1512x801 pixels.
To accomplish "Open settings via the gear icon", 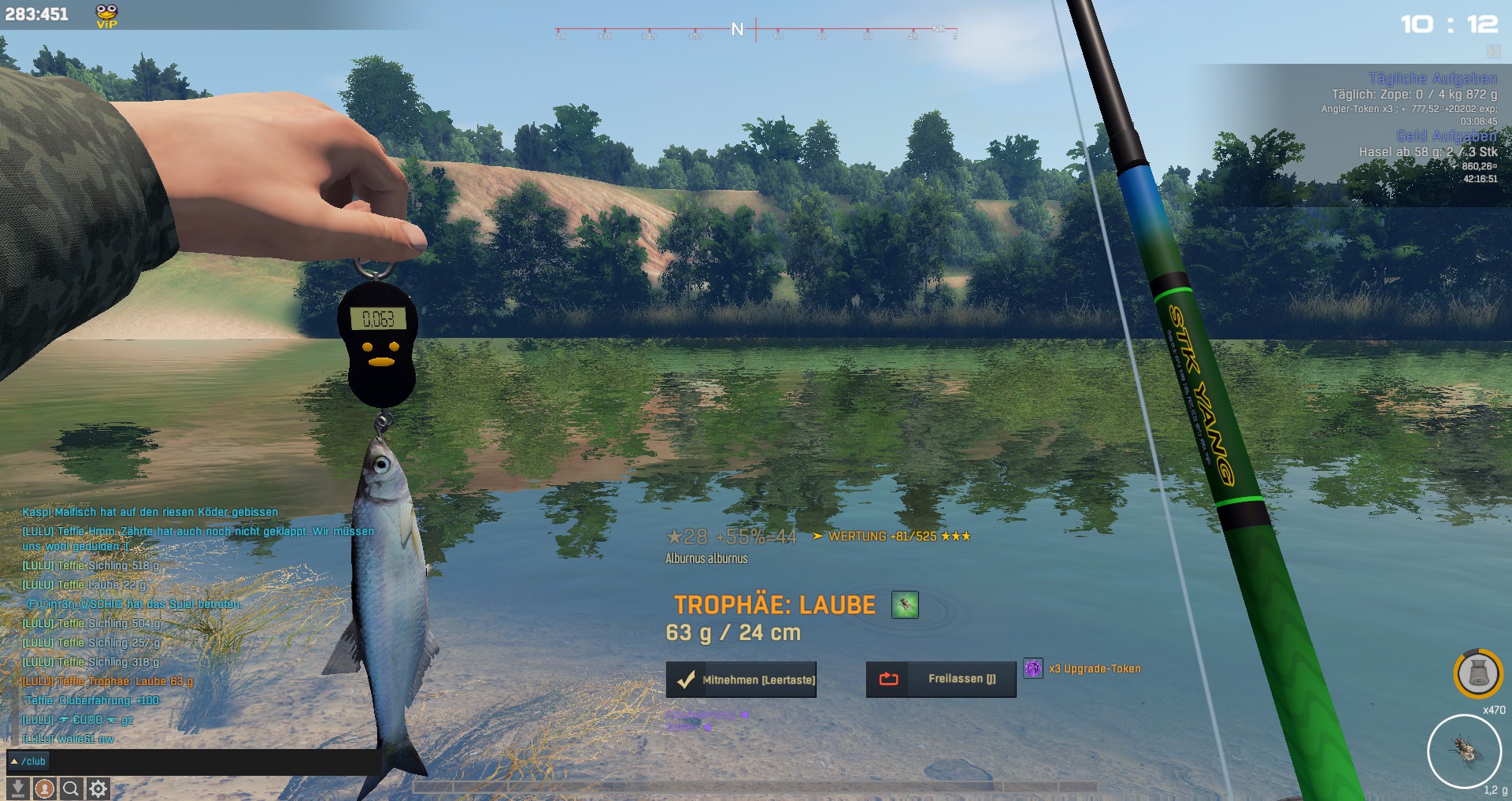I will point(98,788).
